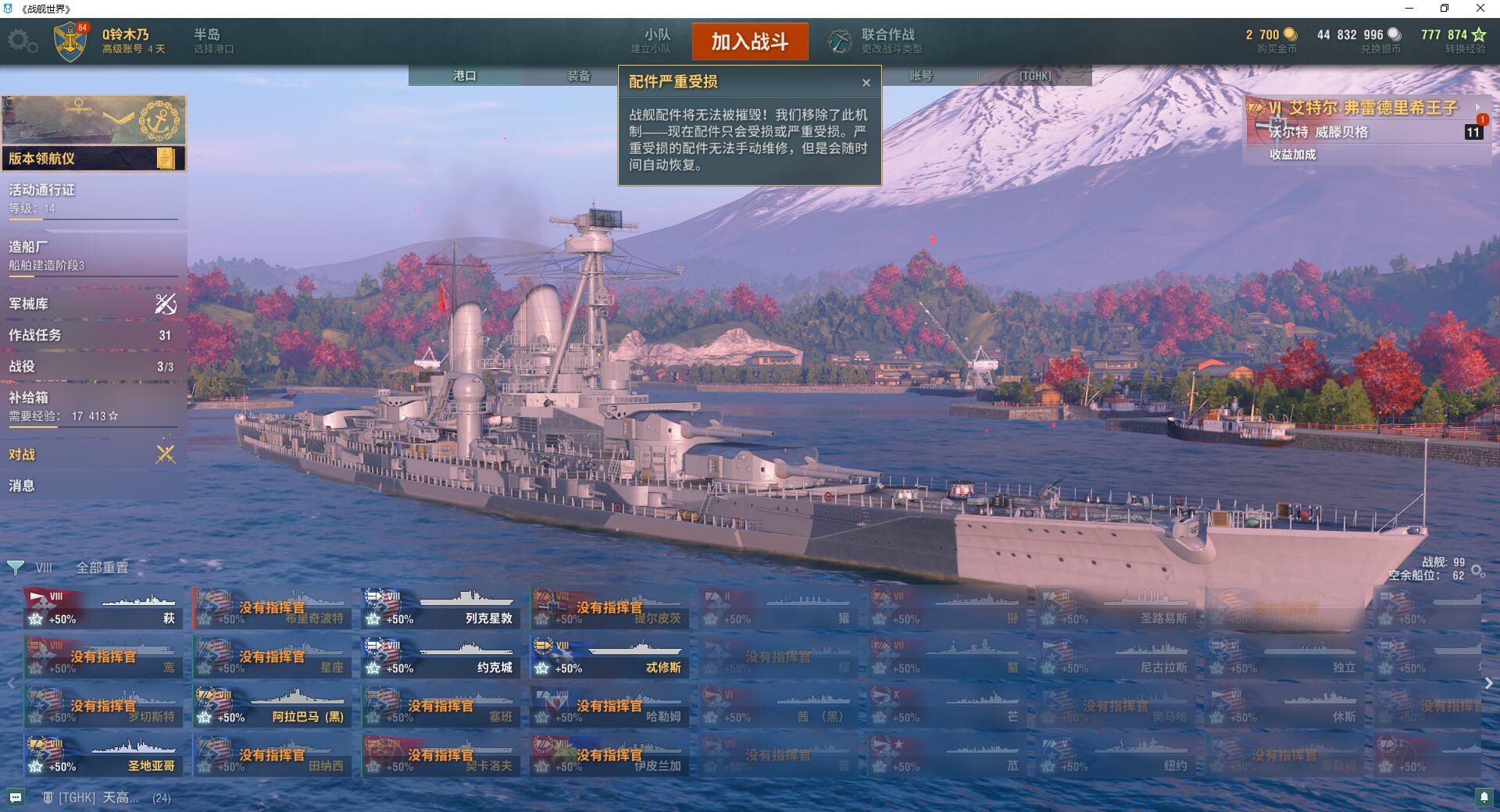Open the 战役 campaigns entry

[92, 366]
